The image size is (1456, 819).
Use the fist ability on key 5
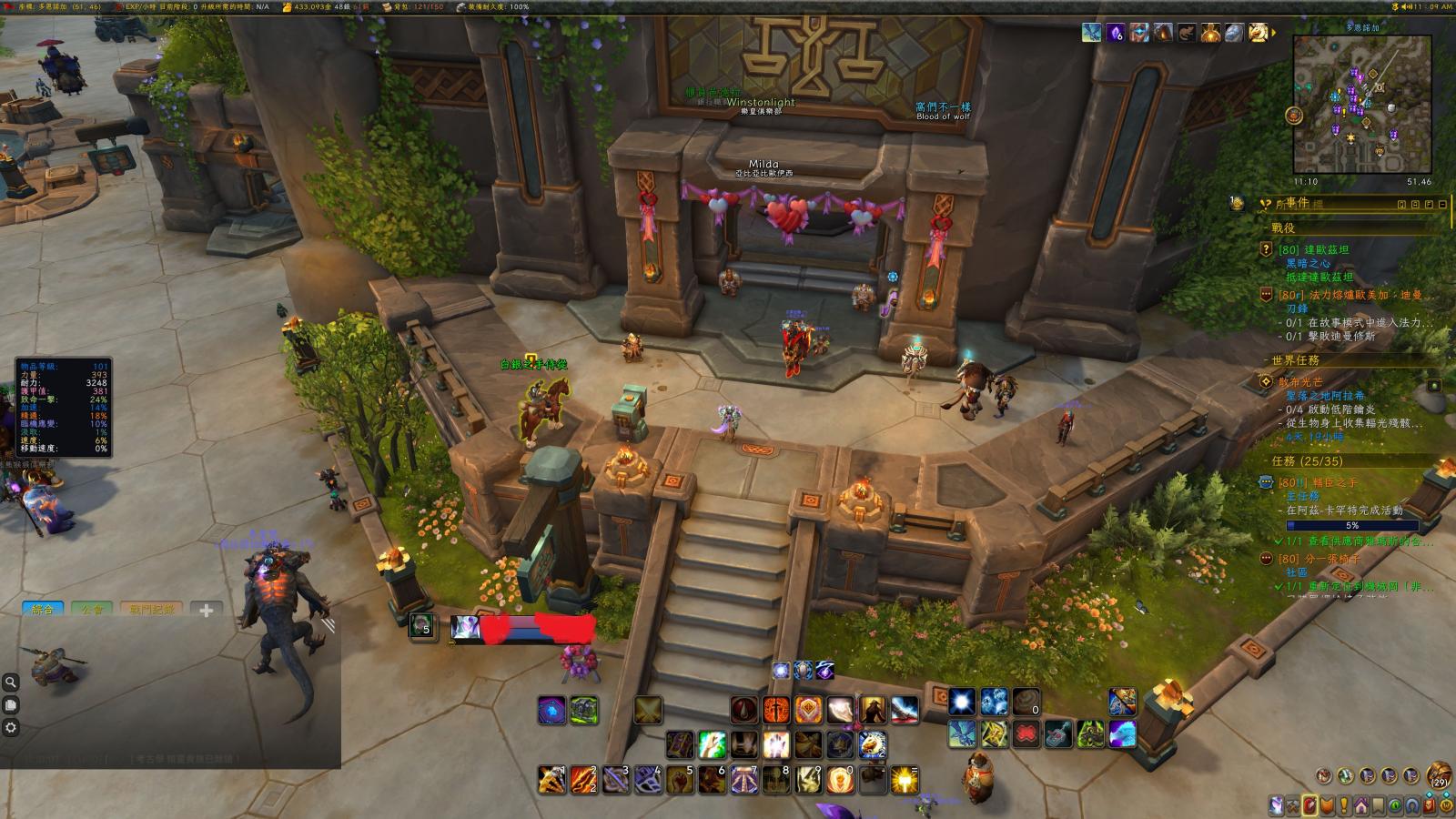680,780
